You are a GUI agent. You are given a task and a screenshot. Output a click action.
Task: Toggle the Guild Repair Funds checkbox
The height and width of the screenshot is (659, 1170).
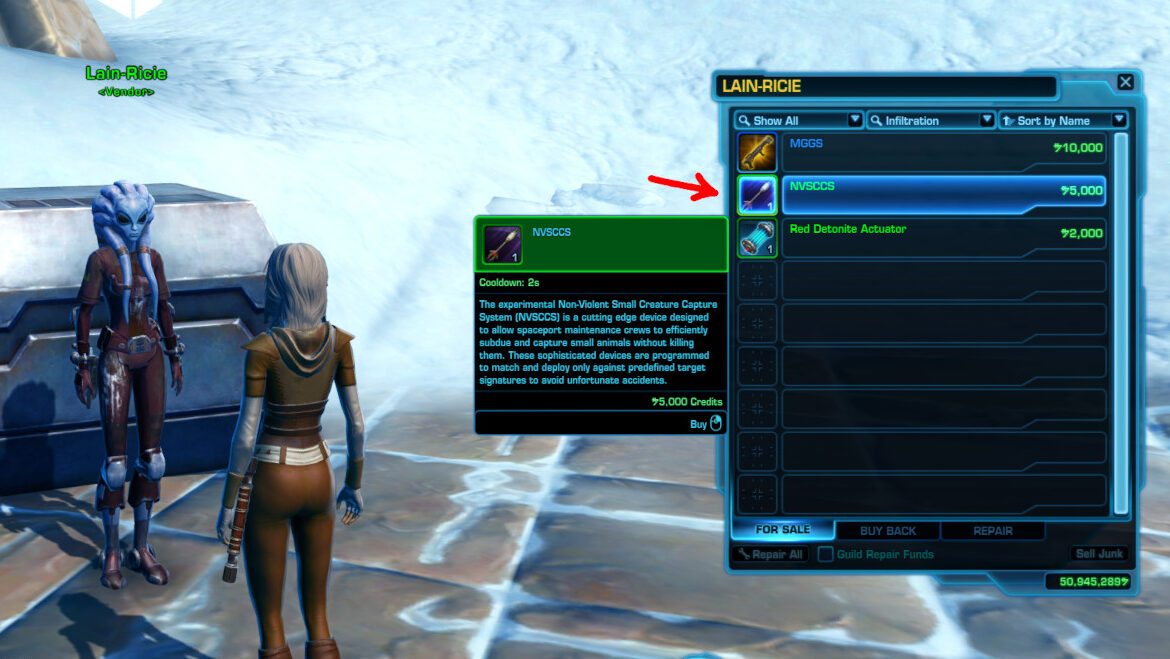coord(826,554)
